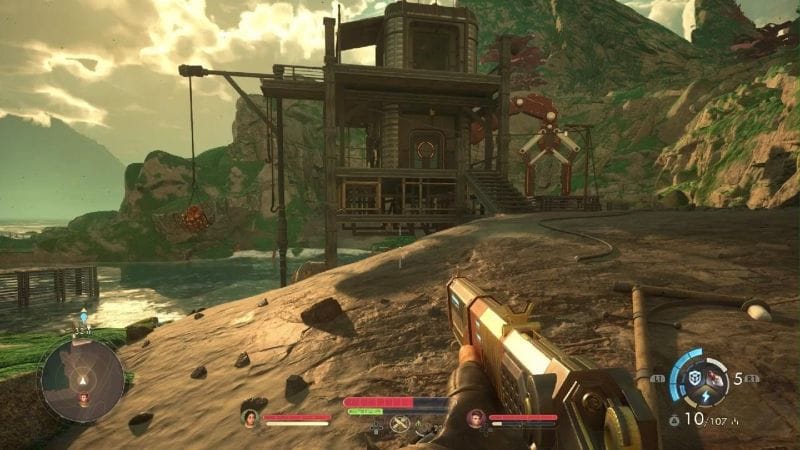Open the circular minimap
Screen dimensions: 800x450
coord(82,380)
